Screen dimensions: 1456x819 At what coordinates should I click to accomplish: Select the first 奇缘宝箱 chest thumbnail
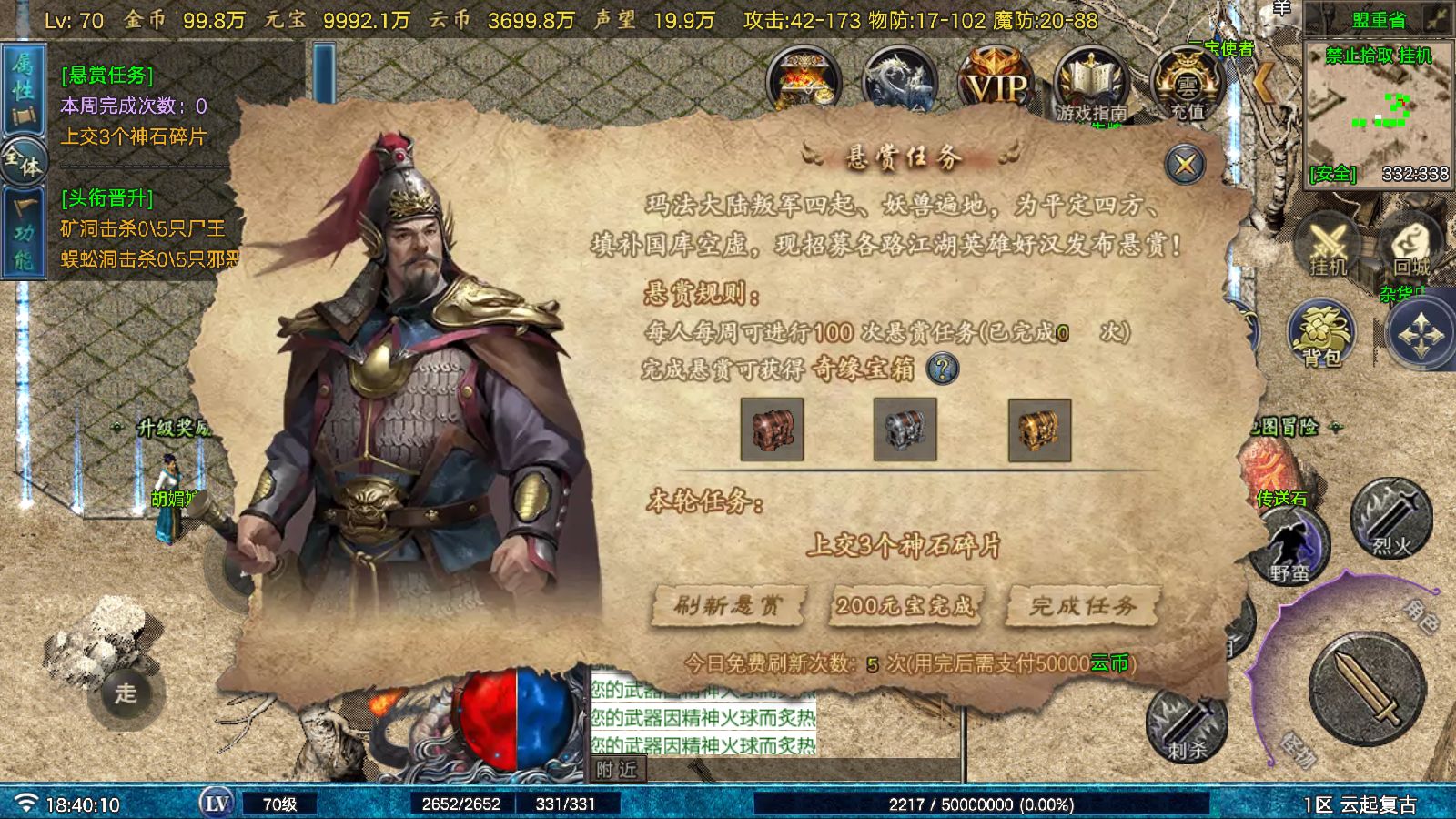[x=773, y=430]
